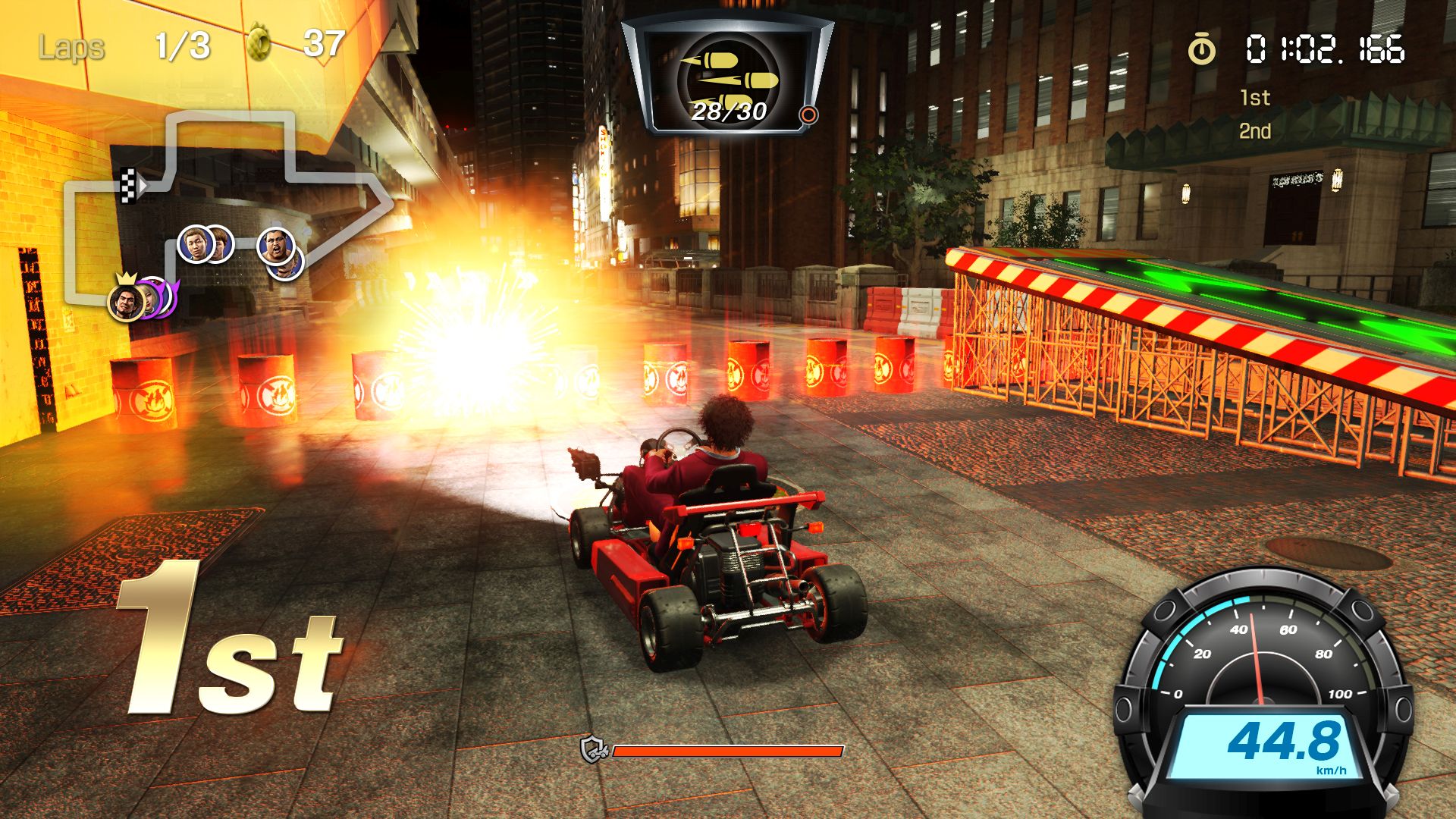Click the stopwatch timer icon
The image size is (1456, 819).
point(1201,50)
